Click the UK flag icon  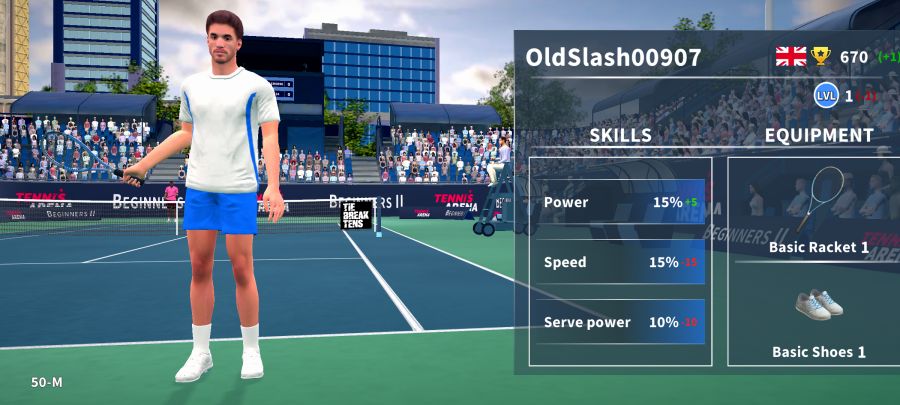[x=790, y=56]
